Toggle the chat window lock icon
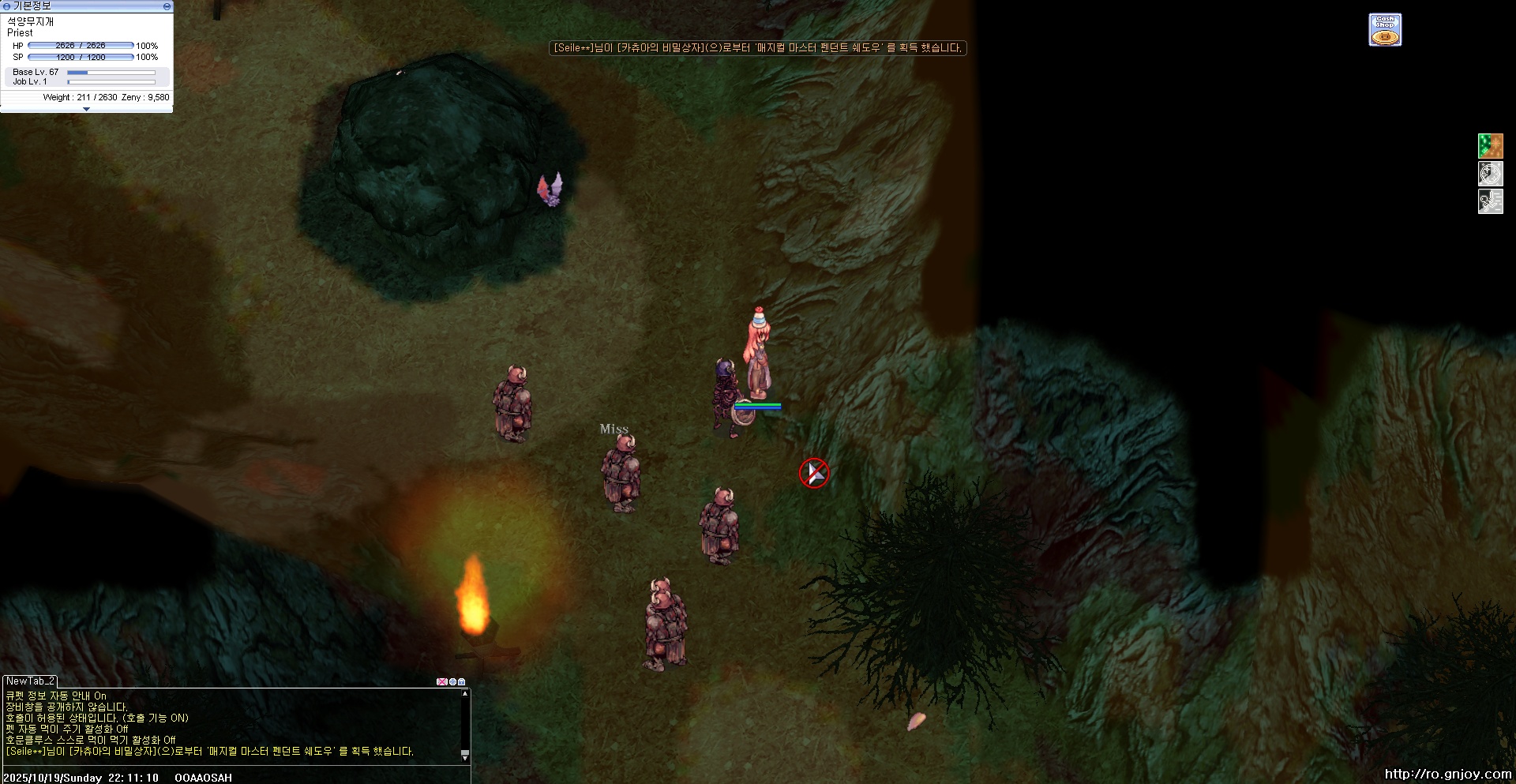Image resolution: width=1516 pixels, height=784 pixels. [x=462, y=681]
